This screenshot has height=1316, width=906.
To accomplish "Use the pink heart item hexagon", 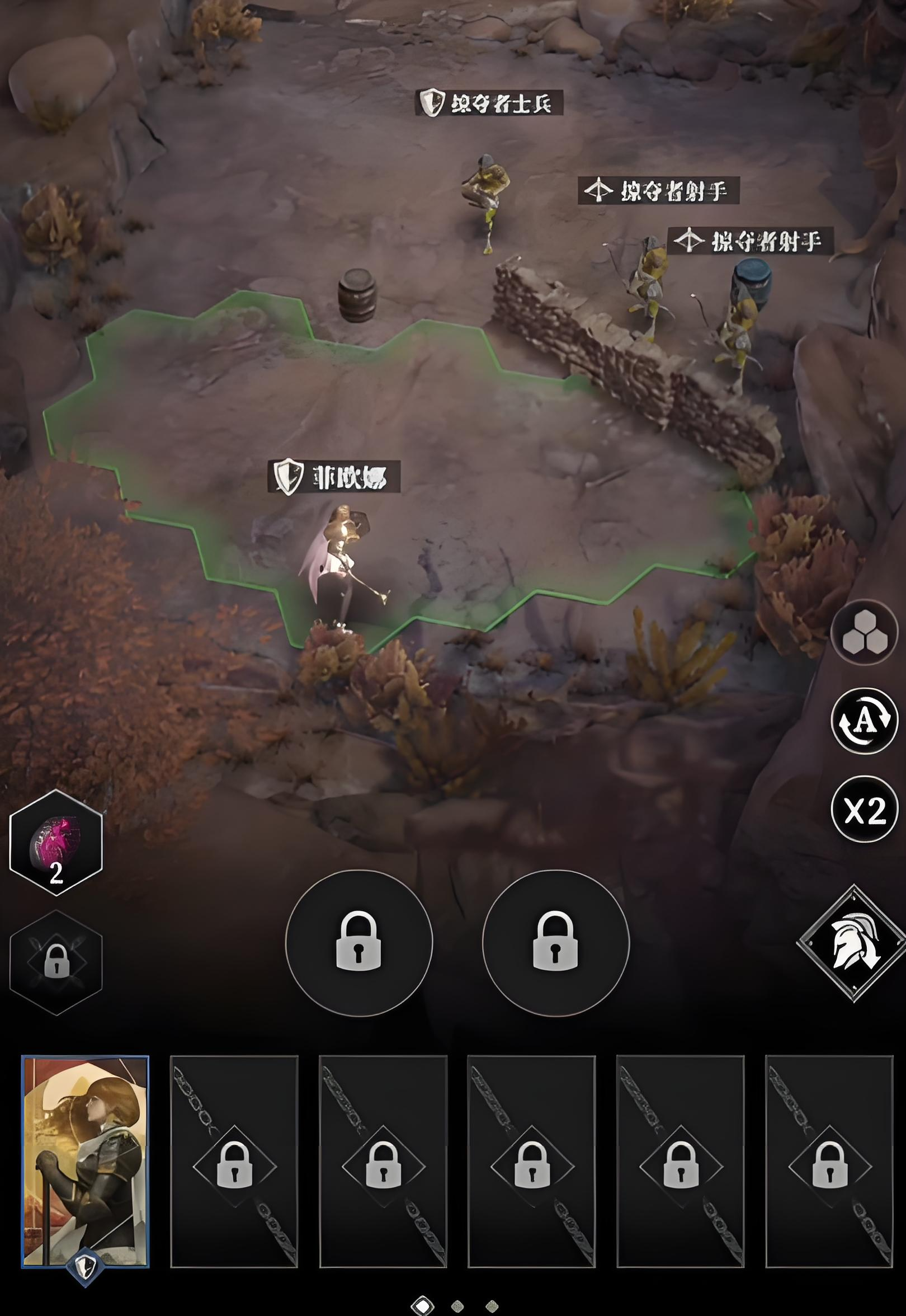I will pos(55,842).
